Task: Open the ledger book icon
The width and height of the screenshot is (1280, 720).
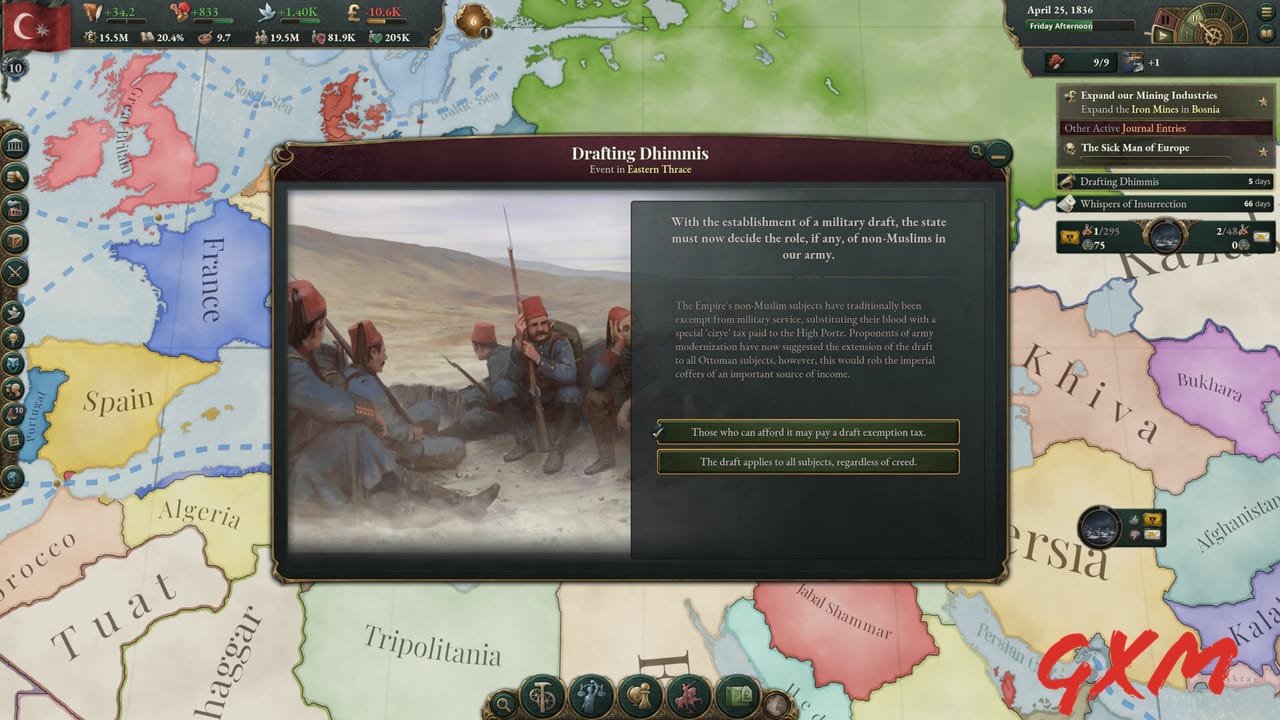Action: (1264, 33)
